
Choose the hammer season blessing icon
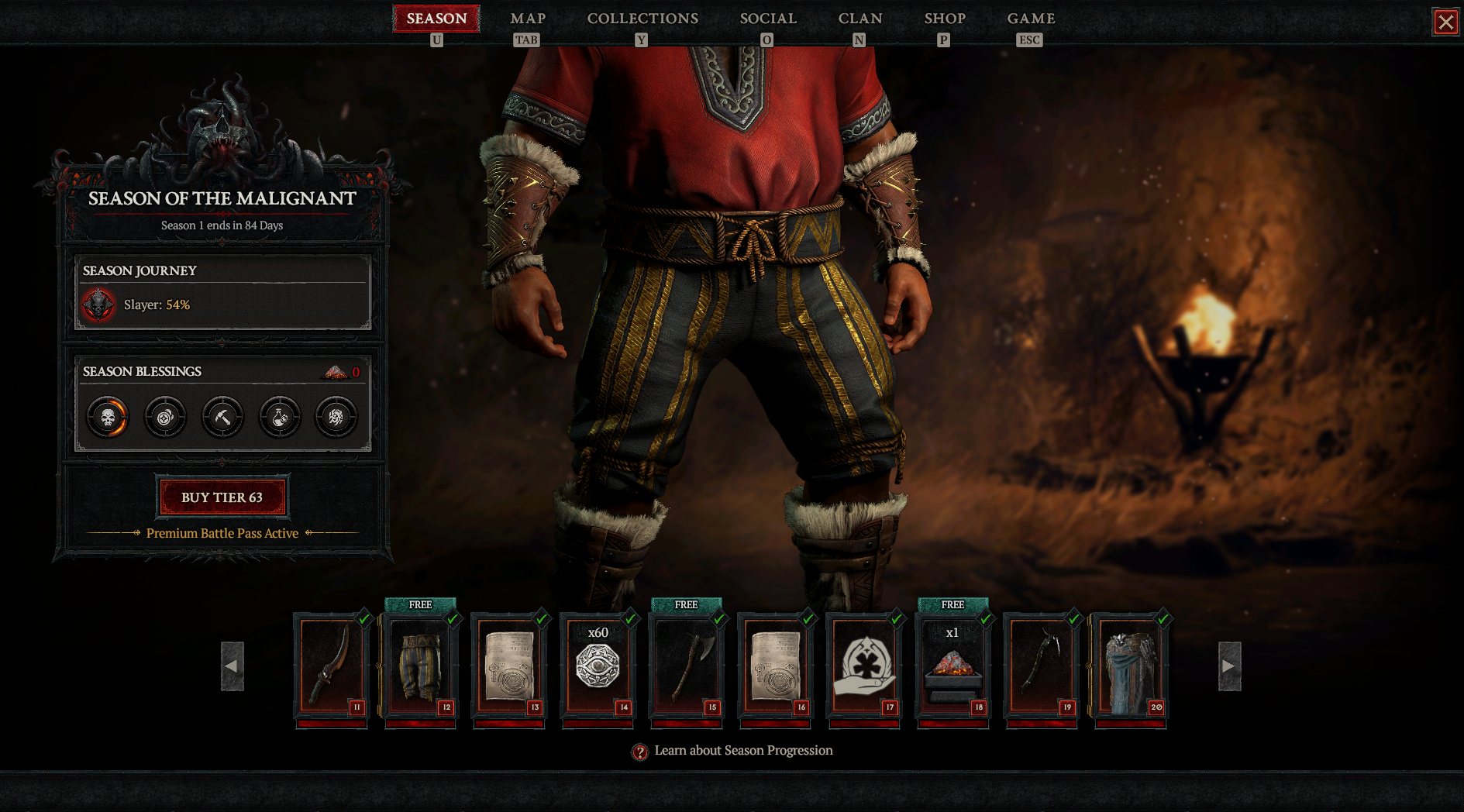pos(222,418)
